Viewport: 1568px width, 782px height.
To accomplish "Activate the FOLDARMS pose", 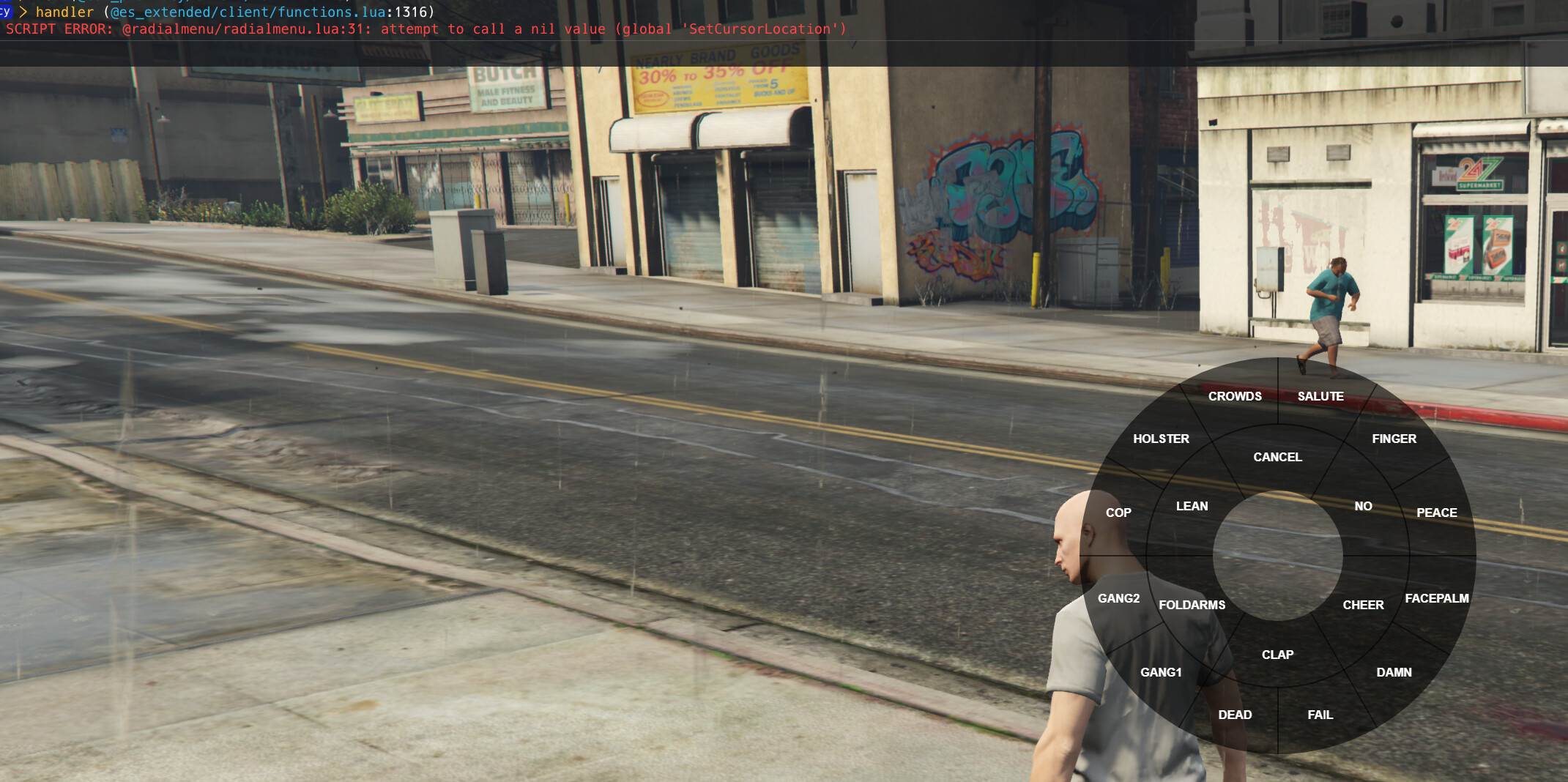I will (1192, 604).
